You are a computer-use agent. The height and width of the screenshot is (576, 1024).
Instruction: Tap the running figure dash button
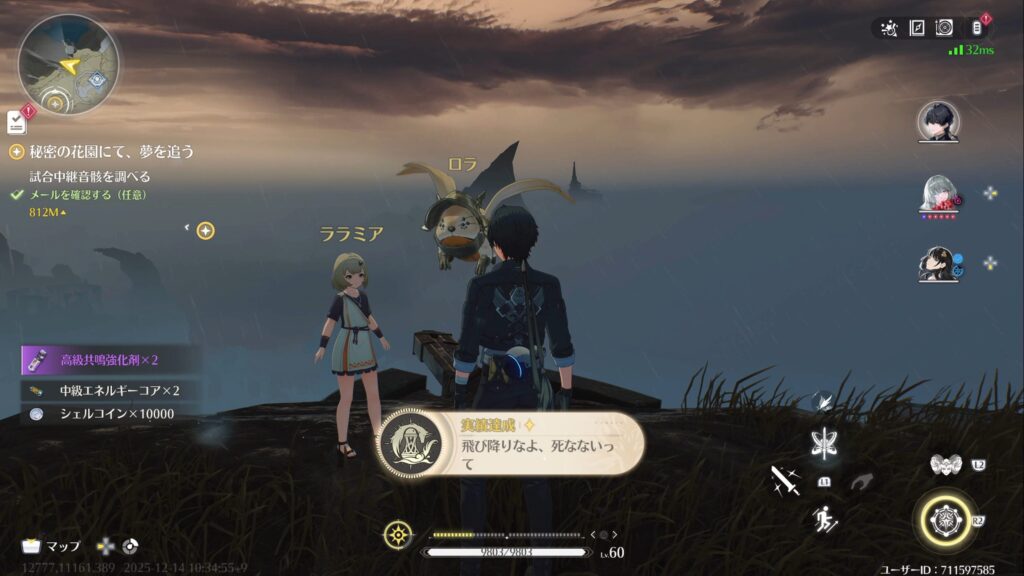tap(826, 518)
